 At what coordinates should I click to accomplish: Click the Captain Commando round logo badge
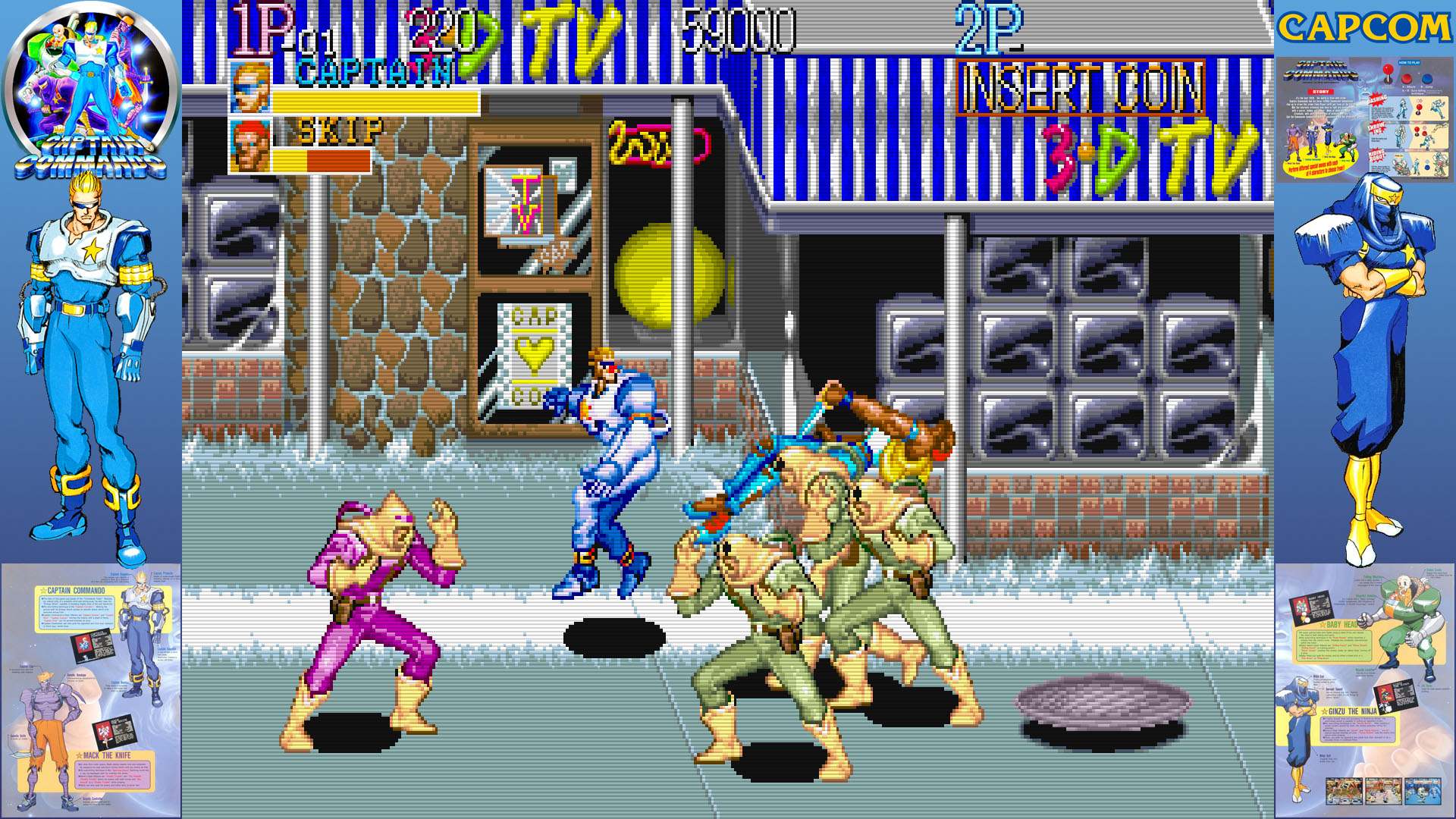coord(90,89)
